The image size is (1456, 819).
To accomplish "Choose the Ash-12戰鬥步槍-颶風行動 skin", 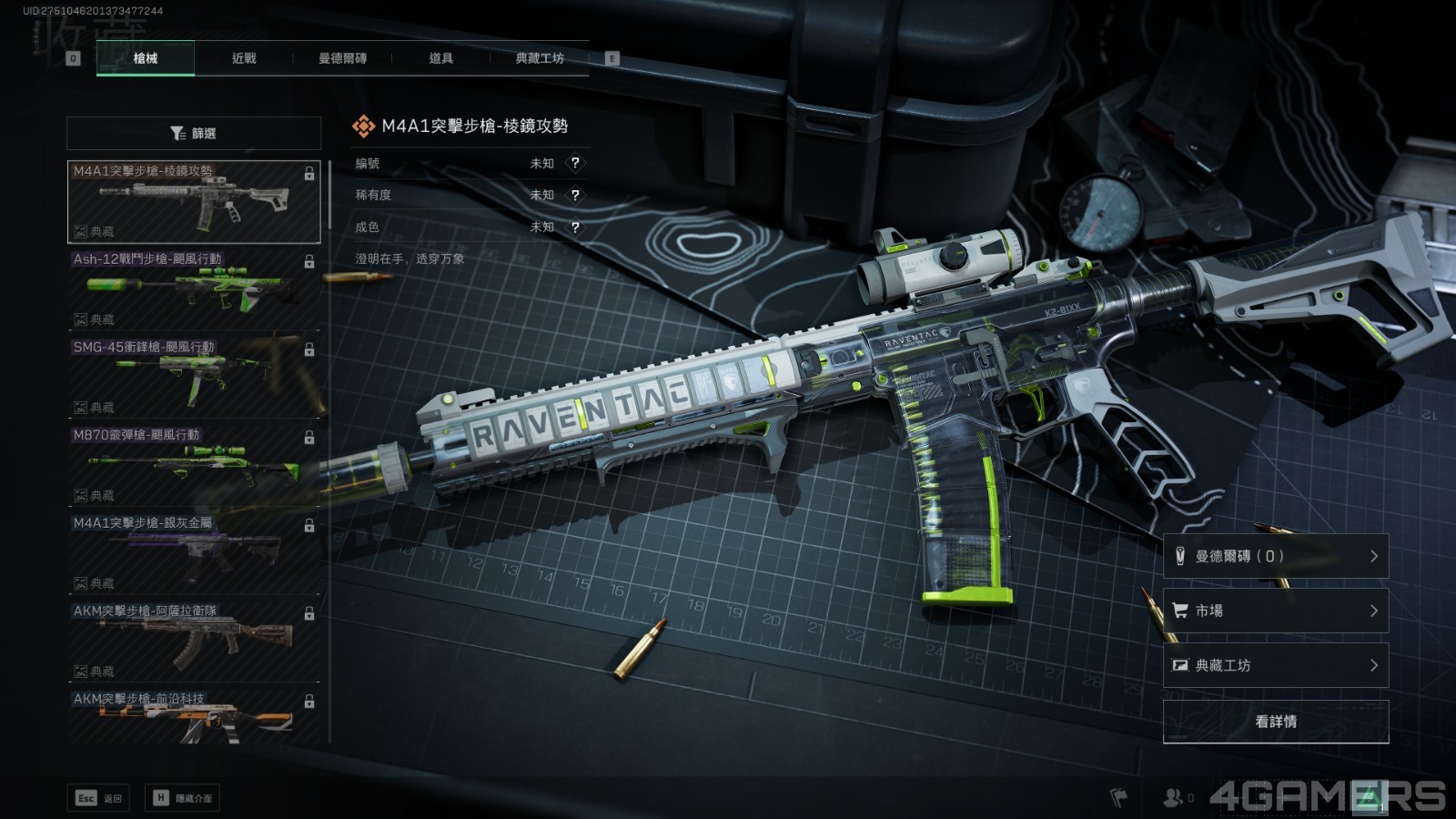I will pyautogui.click(x=194, y=289).
